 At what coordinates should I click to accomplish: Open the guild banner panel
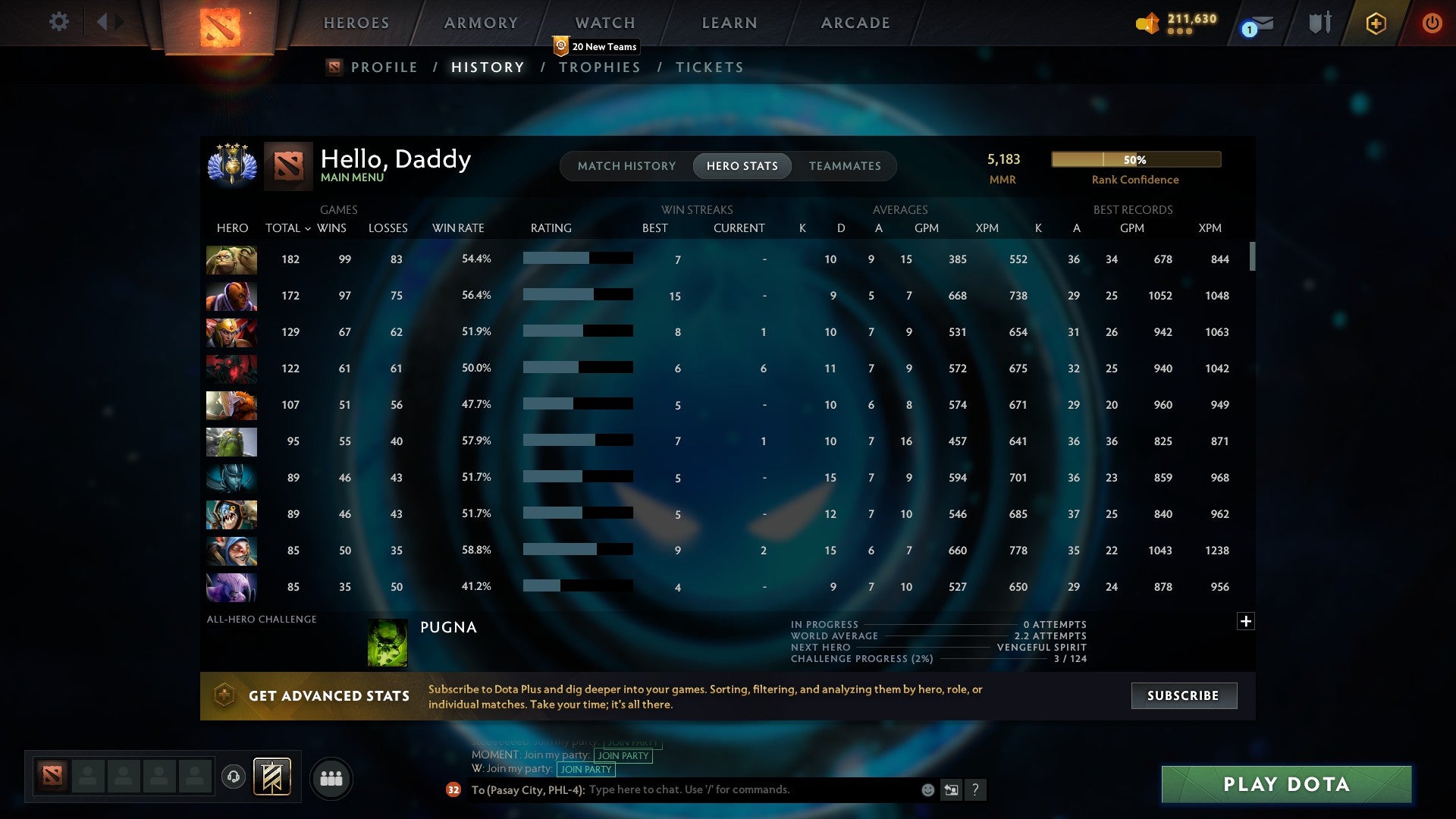(x=274, y=777)
